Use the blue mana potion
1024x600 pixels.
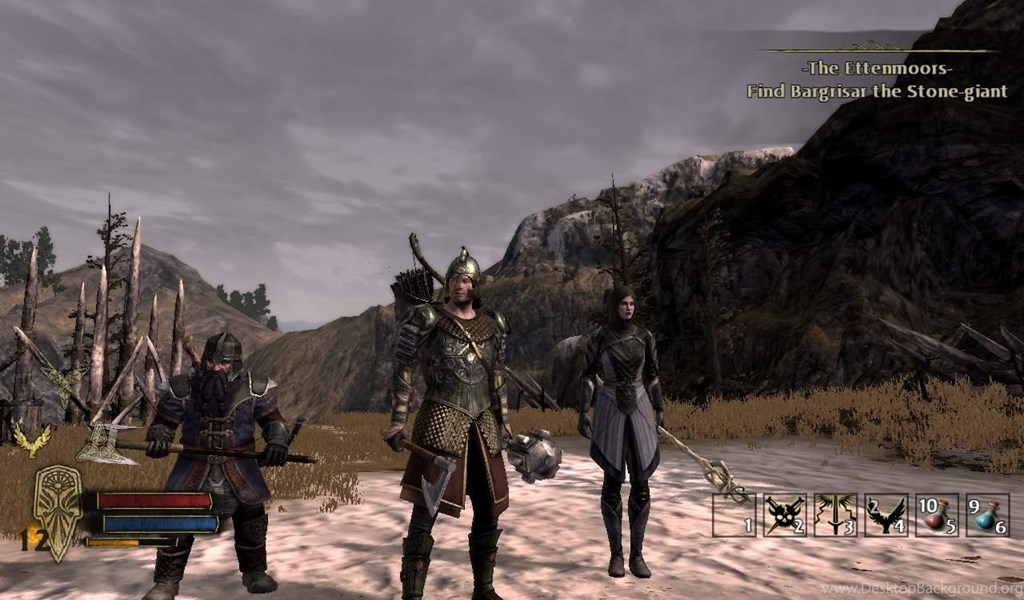click(987, 515)
